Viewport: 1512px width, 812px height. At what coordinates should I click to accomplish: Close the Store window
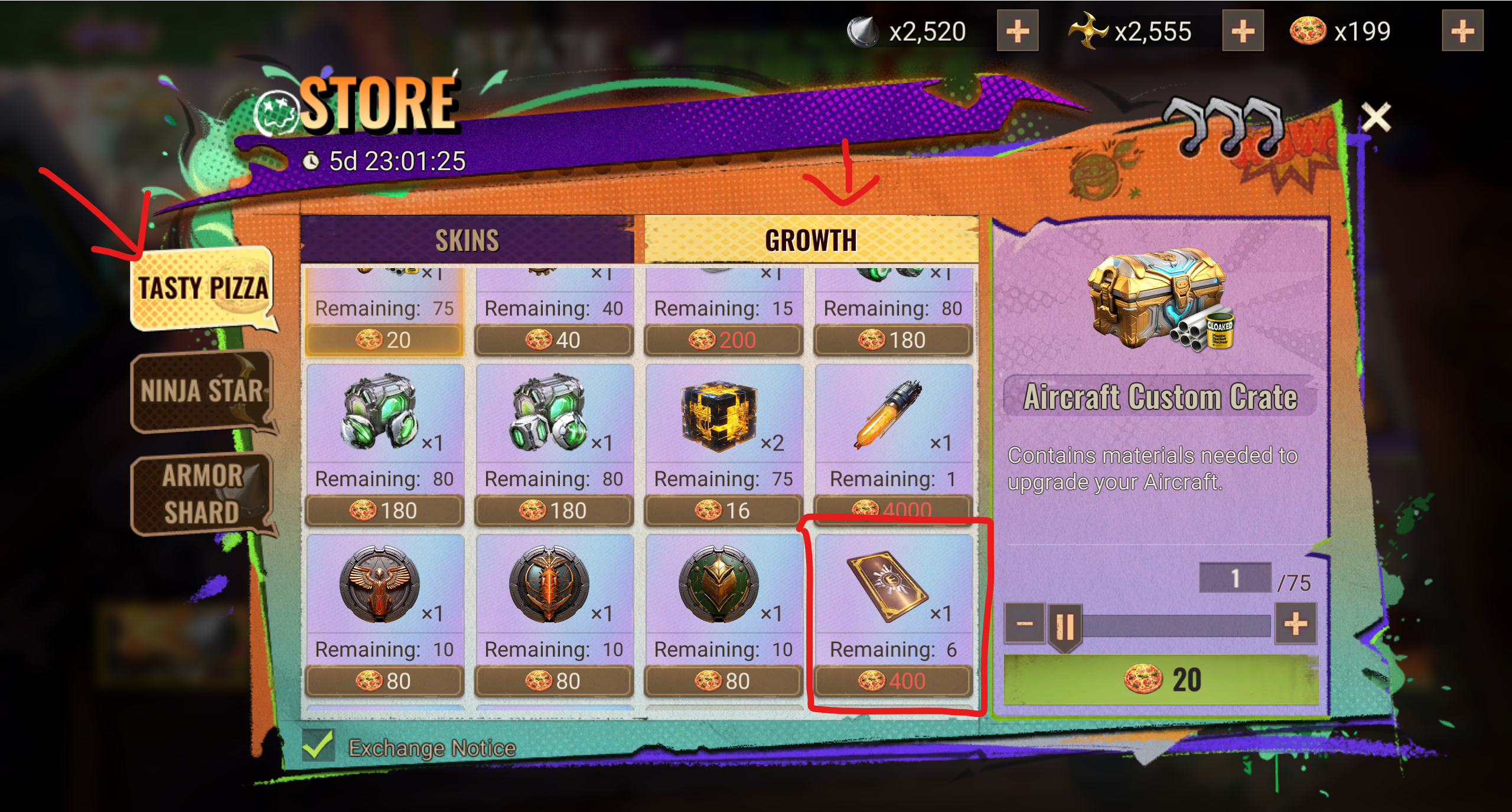(x=1376, y=117)
